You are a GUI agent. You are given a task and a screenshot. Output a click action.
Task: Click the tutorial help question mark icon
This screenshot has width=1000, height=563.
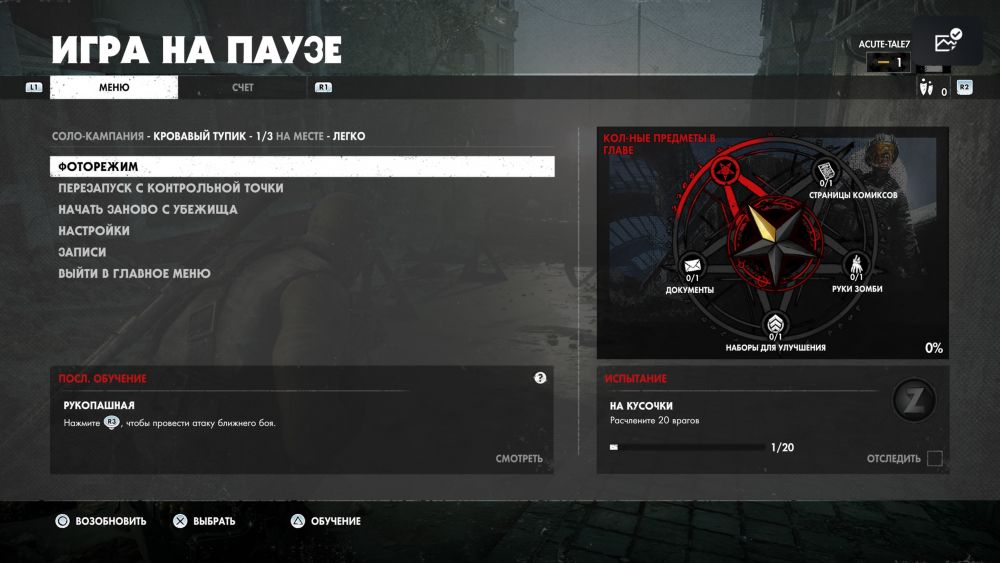tap(540, 378)
